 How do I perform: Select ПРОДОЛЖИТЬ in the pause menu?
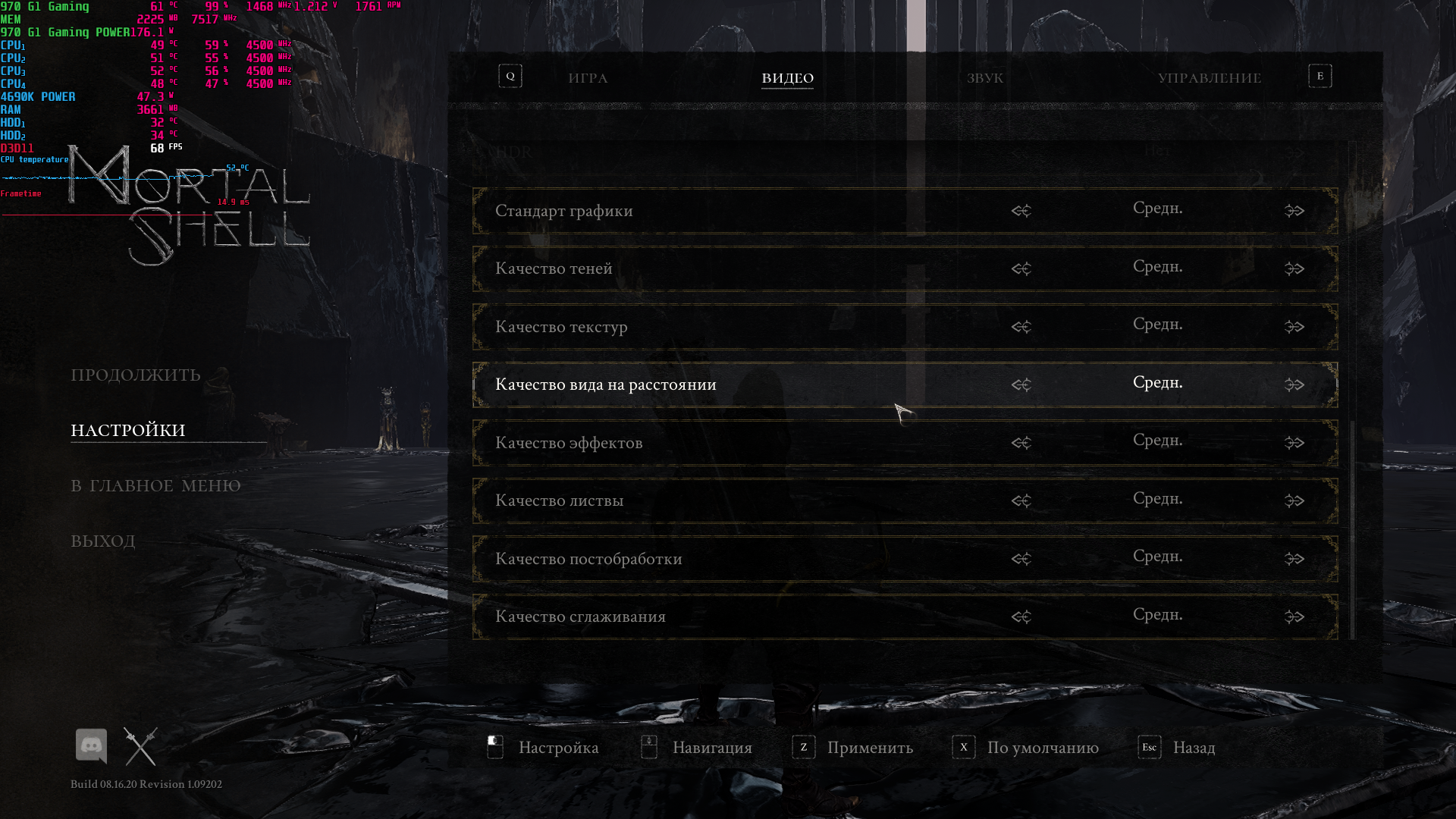[x=136, y=375]
